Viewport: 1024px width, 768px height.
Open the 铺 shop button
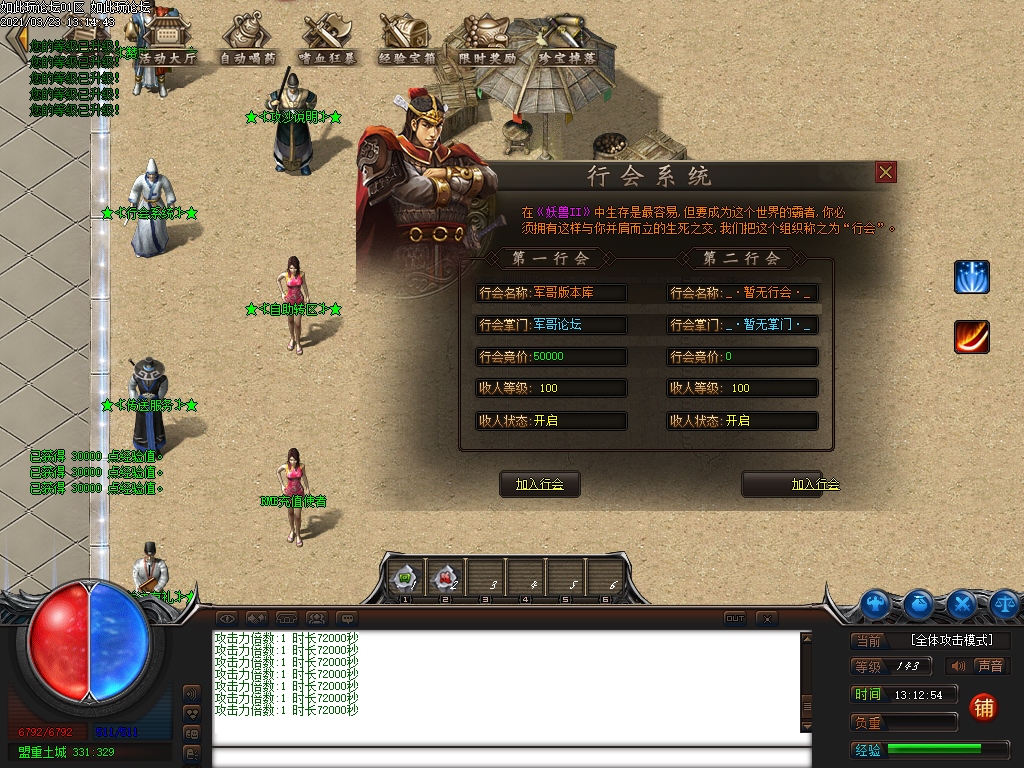pos(984,707)
